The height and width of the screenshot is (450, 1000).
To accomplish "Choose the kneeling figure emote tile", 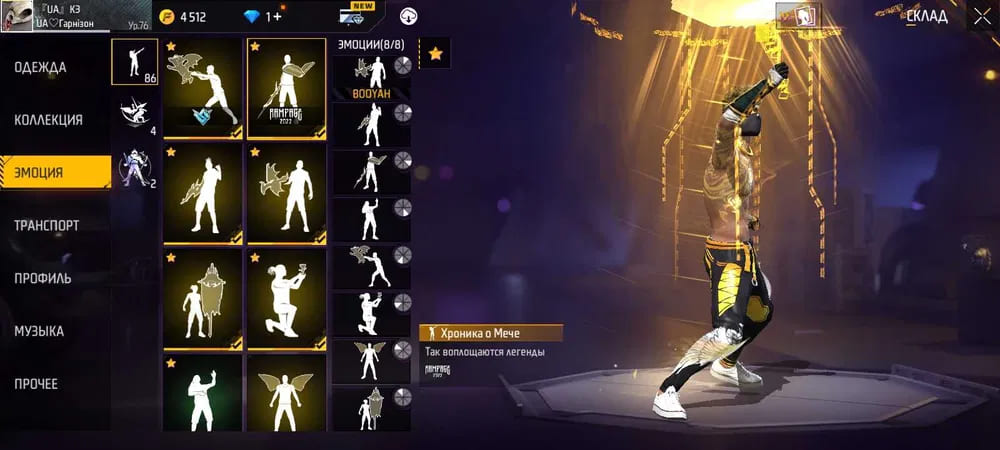I will click(286, 297).
